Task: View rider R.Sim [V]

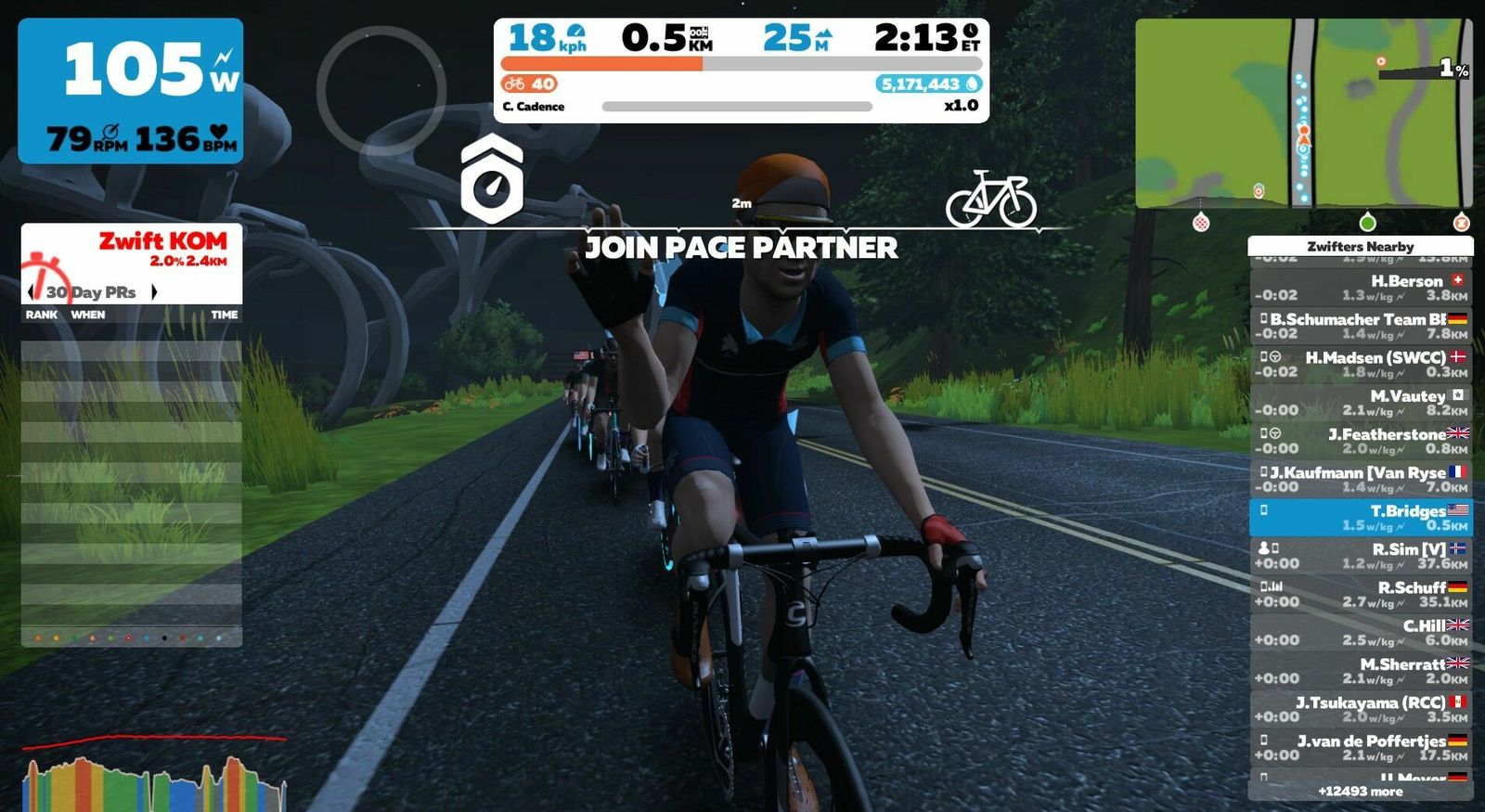Action: coord(1361,556)
